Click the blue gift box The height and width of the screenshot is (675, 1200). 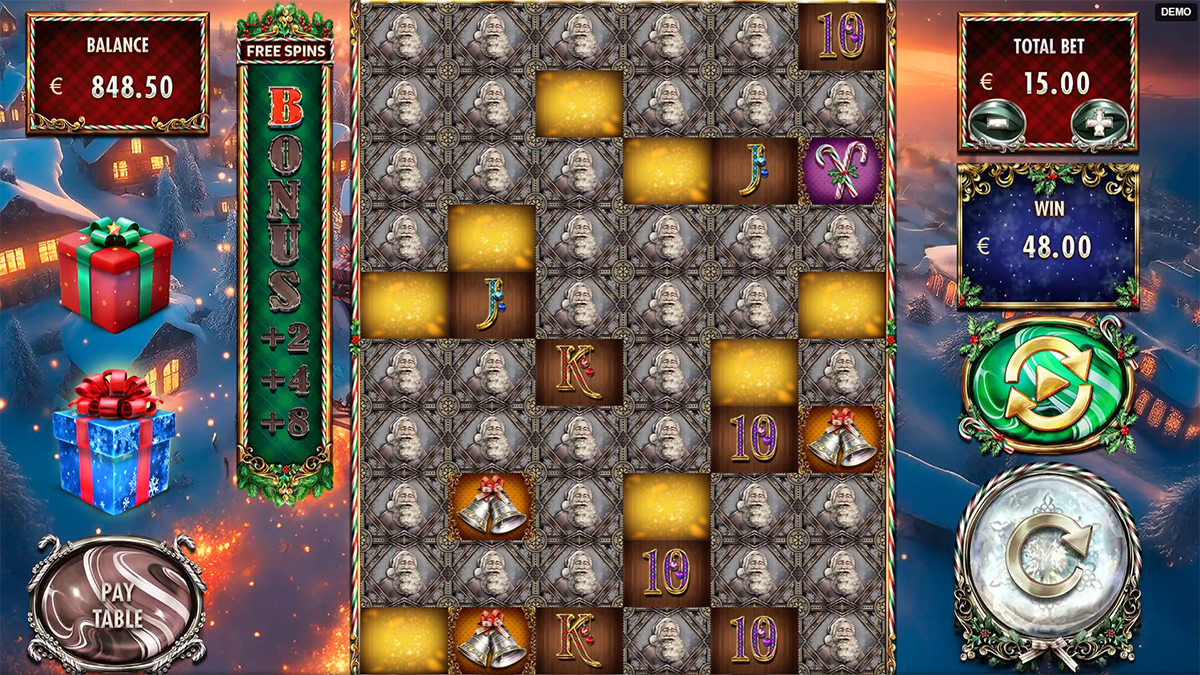click(x=113, y=442)
